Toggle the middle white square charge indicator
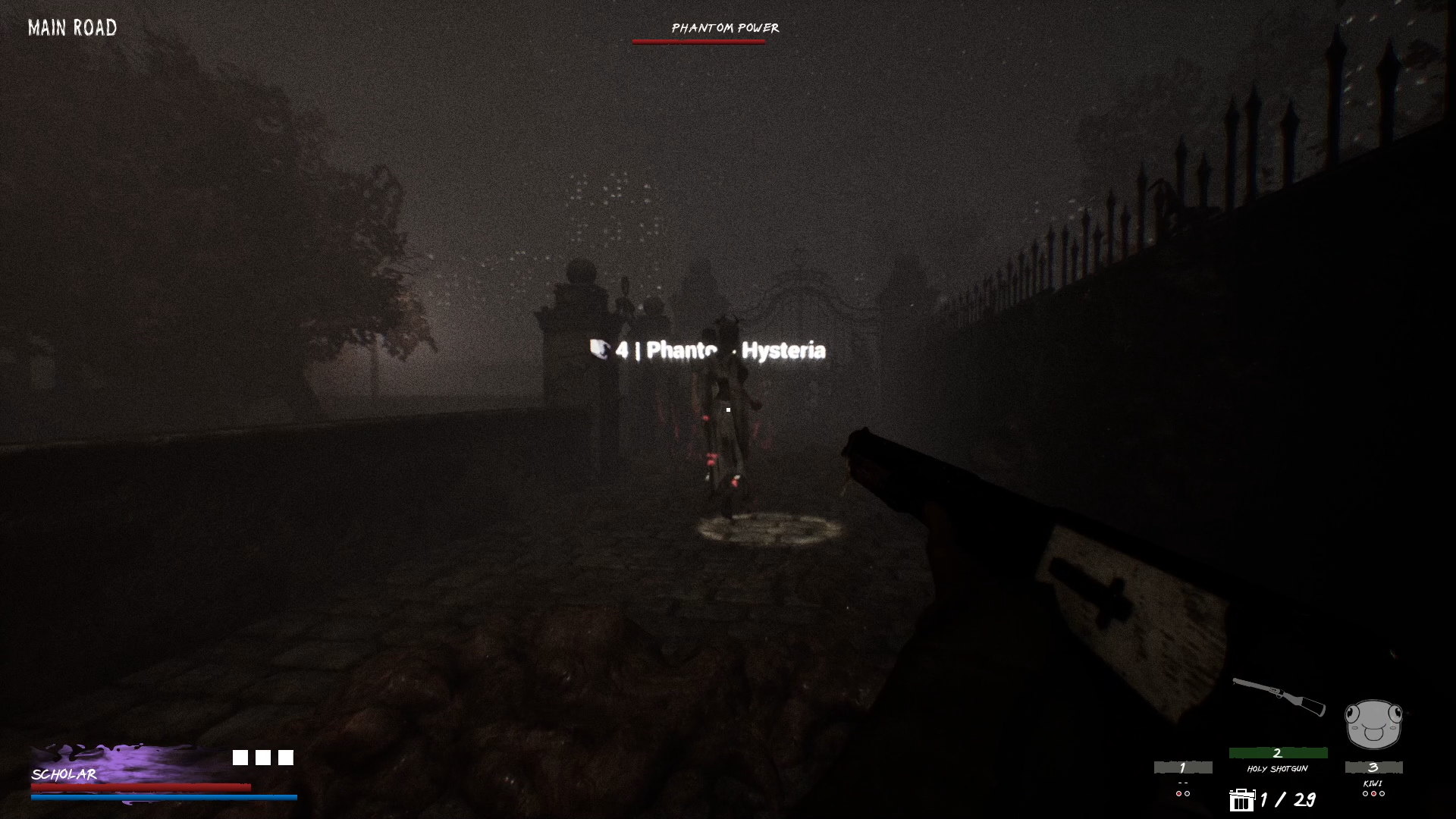The width and height of the screenshot is (1456, 819). pos(262,757)
